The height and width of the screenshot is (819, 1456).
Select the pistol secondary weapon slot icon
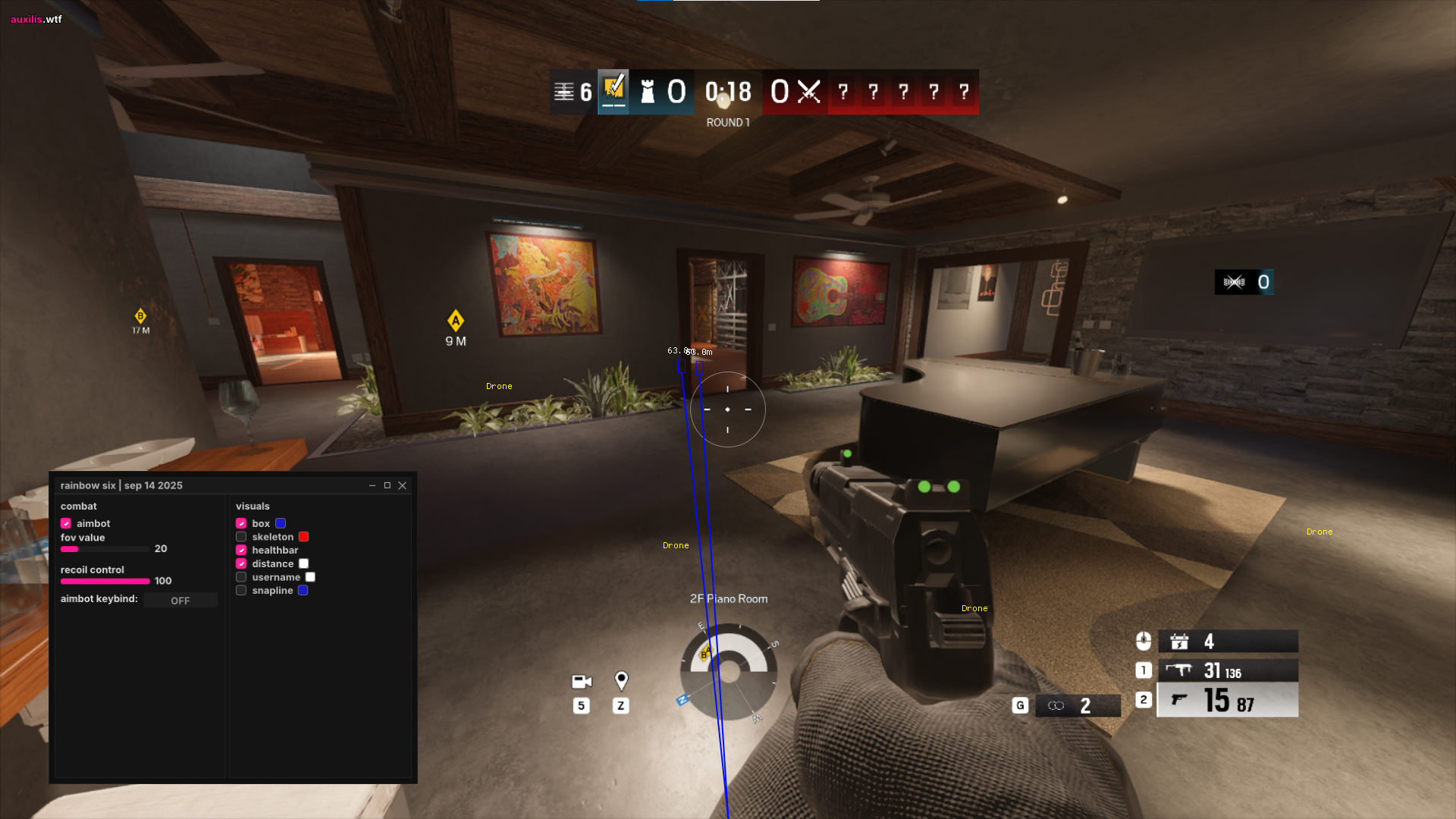point(1181,701)
